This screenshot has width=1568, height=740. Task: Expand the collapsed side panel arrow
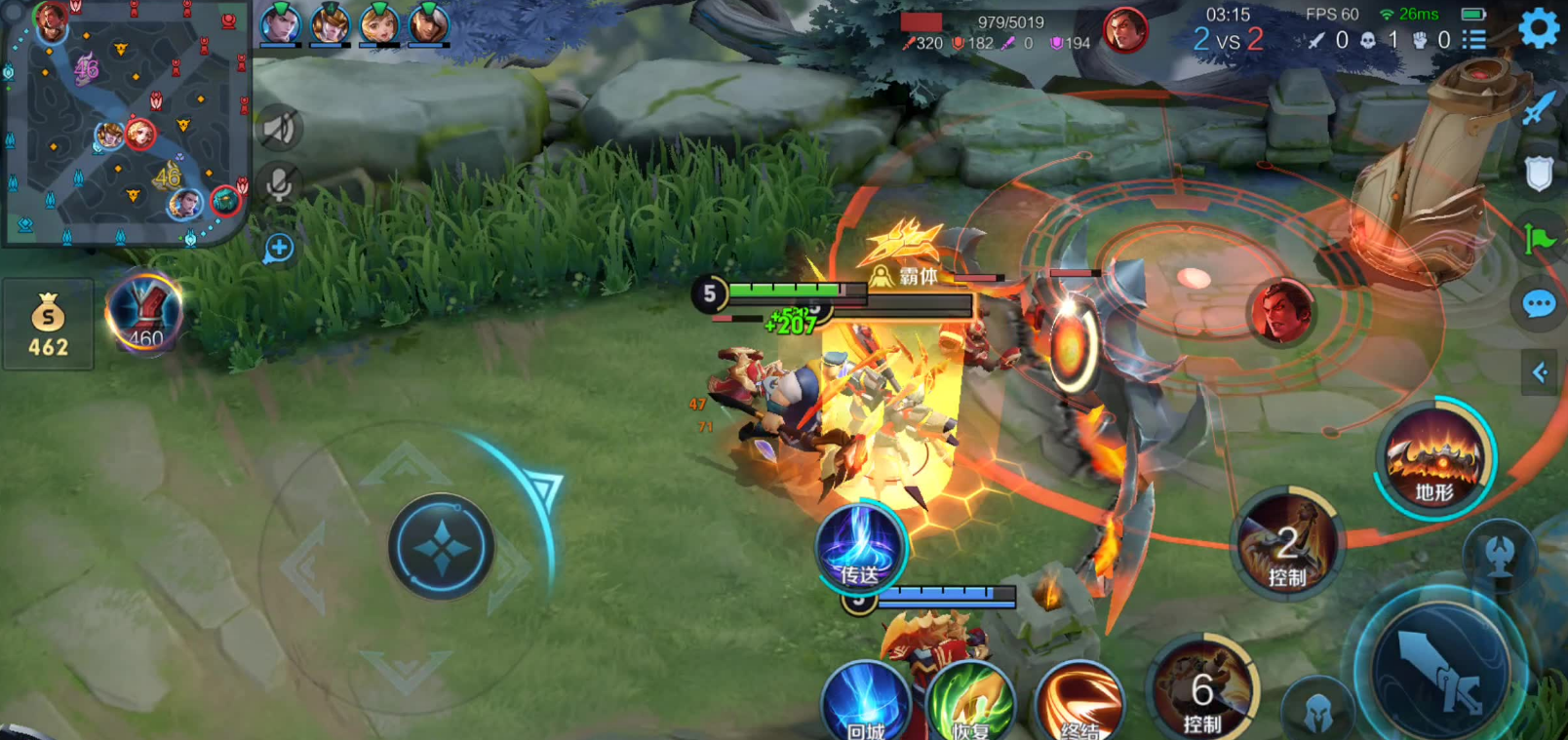pos(1541,371)
